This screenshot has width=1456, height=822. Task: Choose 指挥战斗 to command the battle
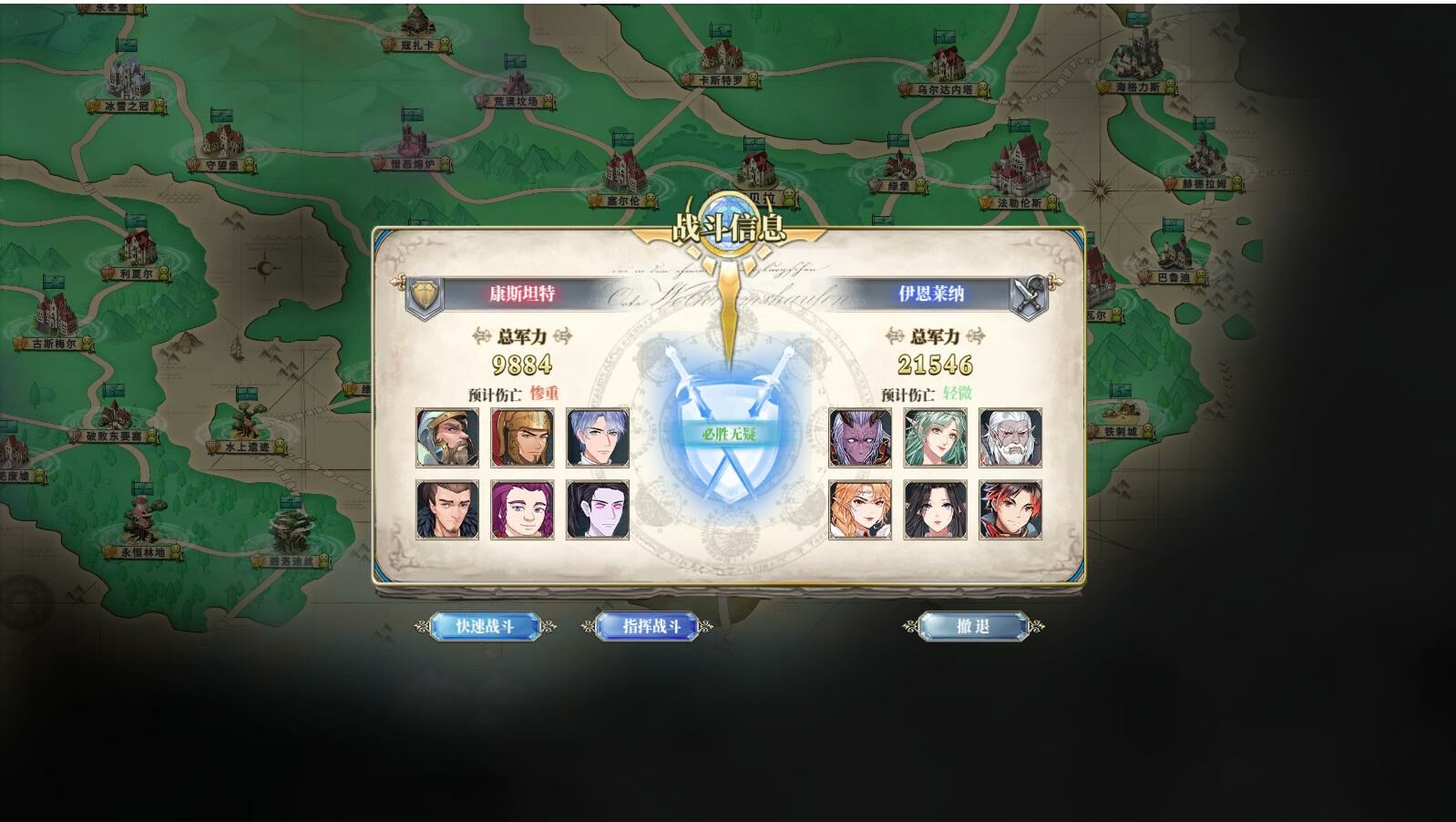point(651,626)
